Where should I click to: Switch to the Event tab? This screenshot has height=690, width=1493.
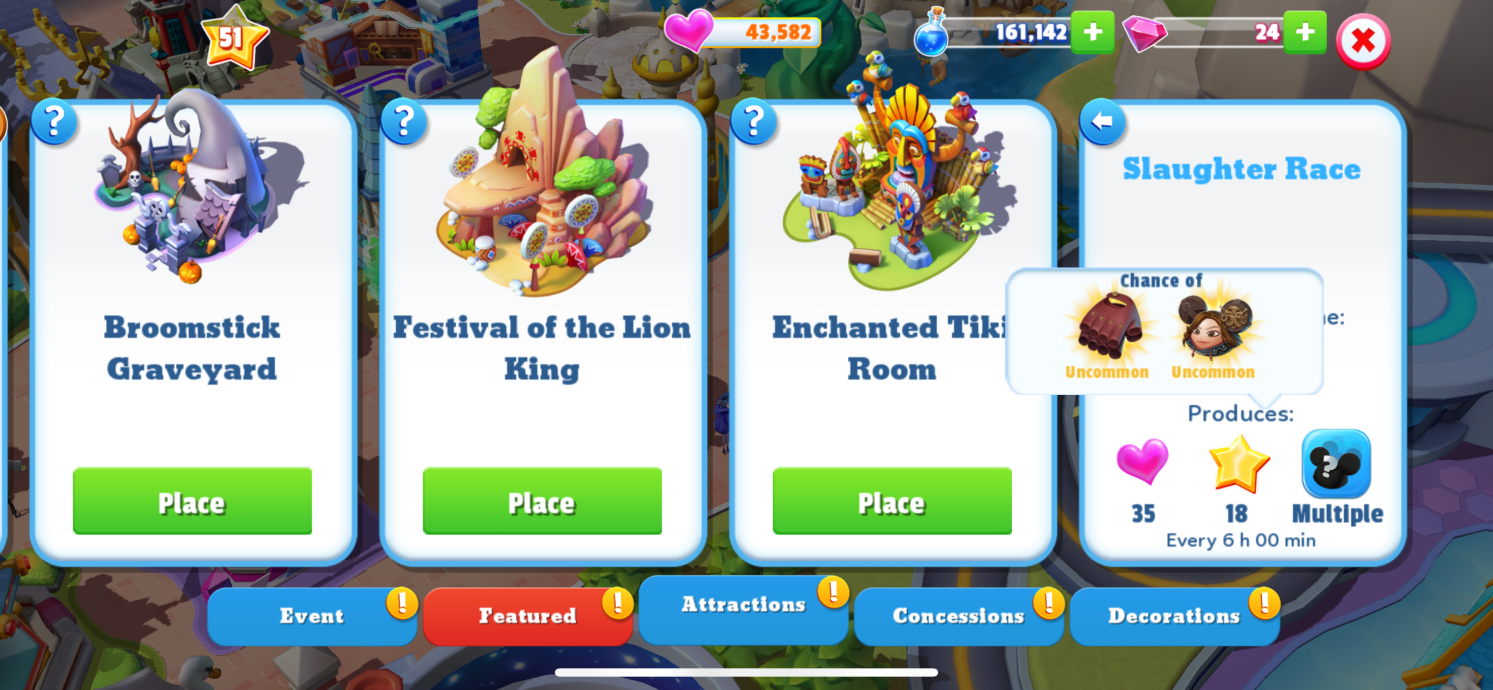click(x=311, y=616)
